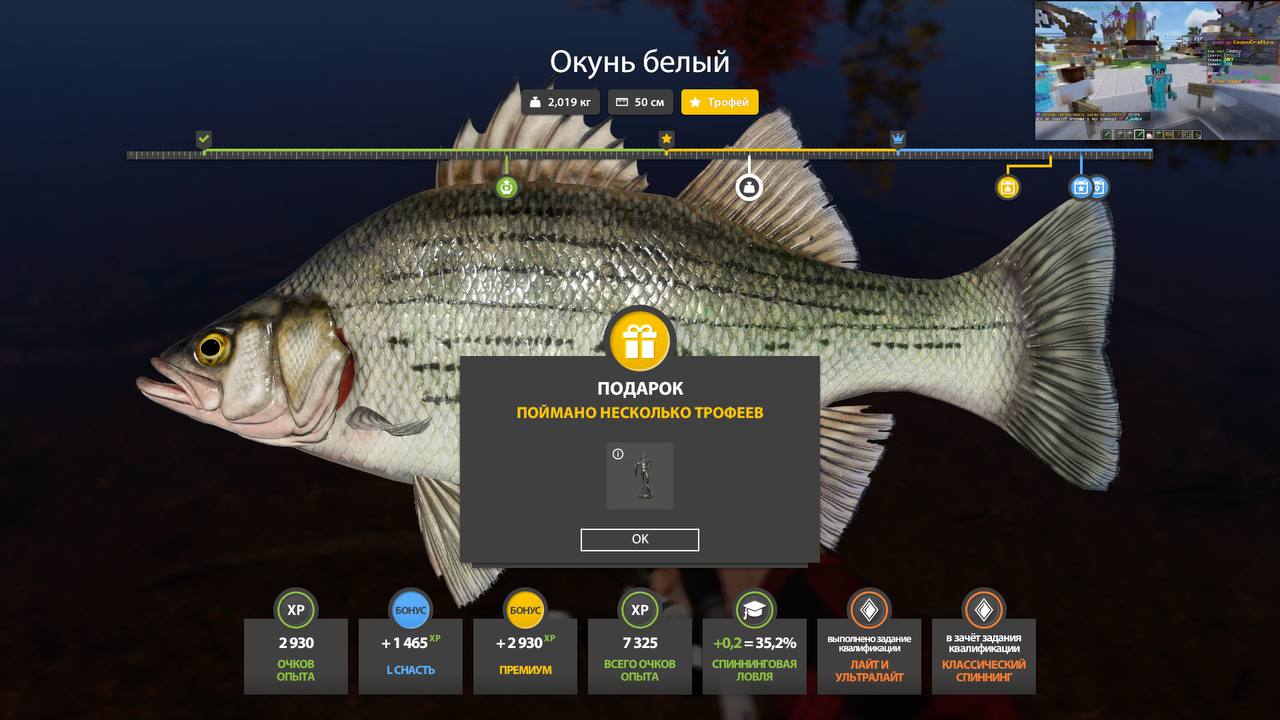Screen dimensions: 1280x720
Task: Select the yellow circular marker on the scale
Action: pos(1008,187)
